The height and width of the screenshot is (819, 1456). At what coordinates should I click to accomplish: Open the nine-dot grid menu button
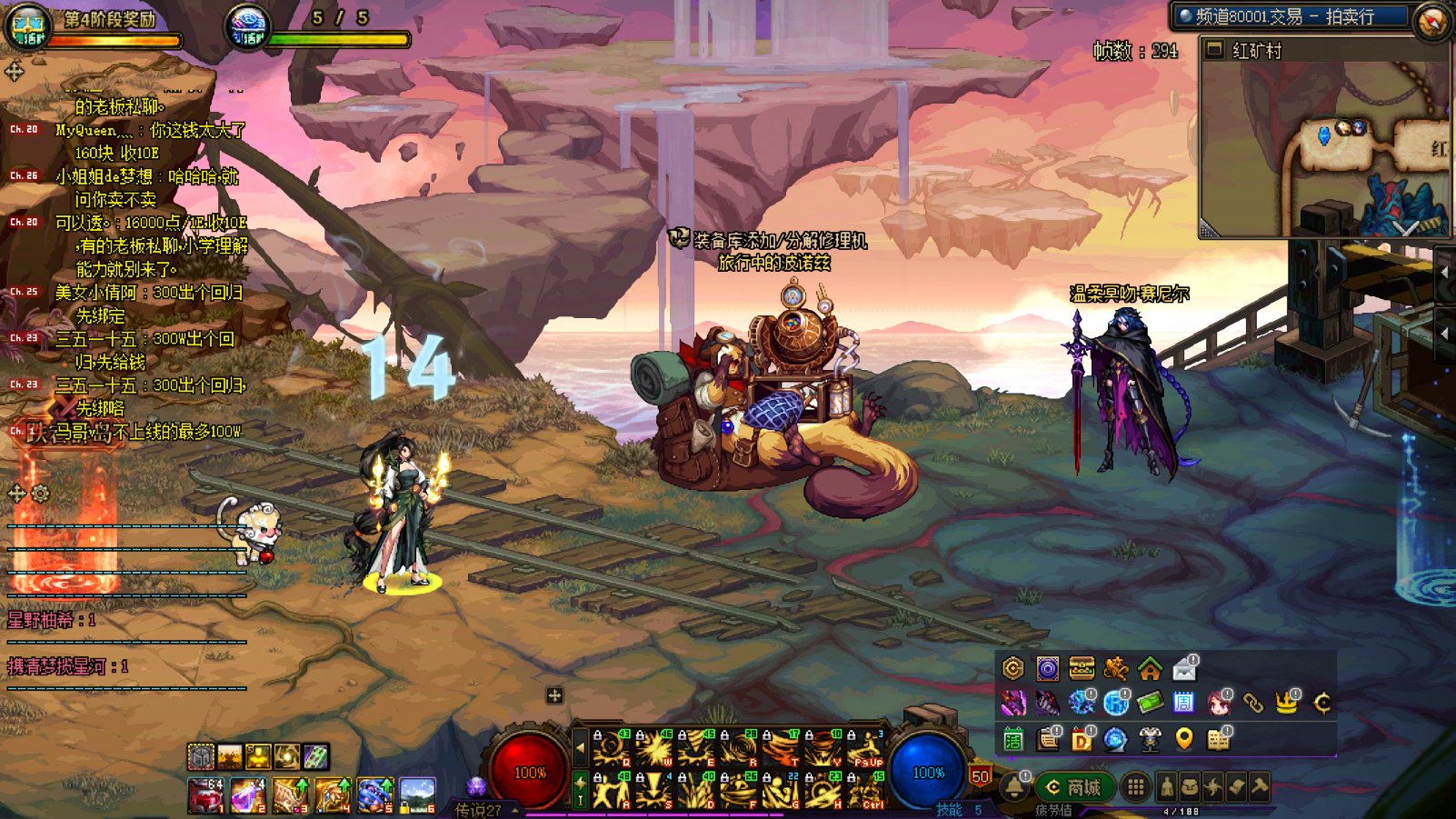coord(1135,787)
